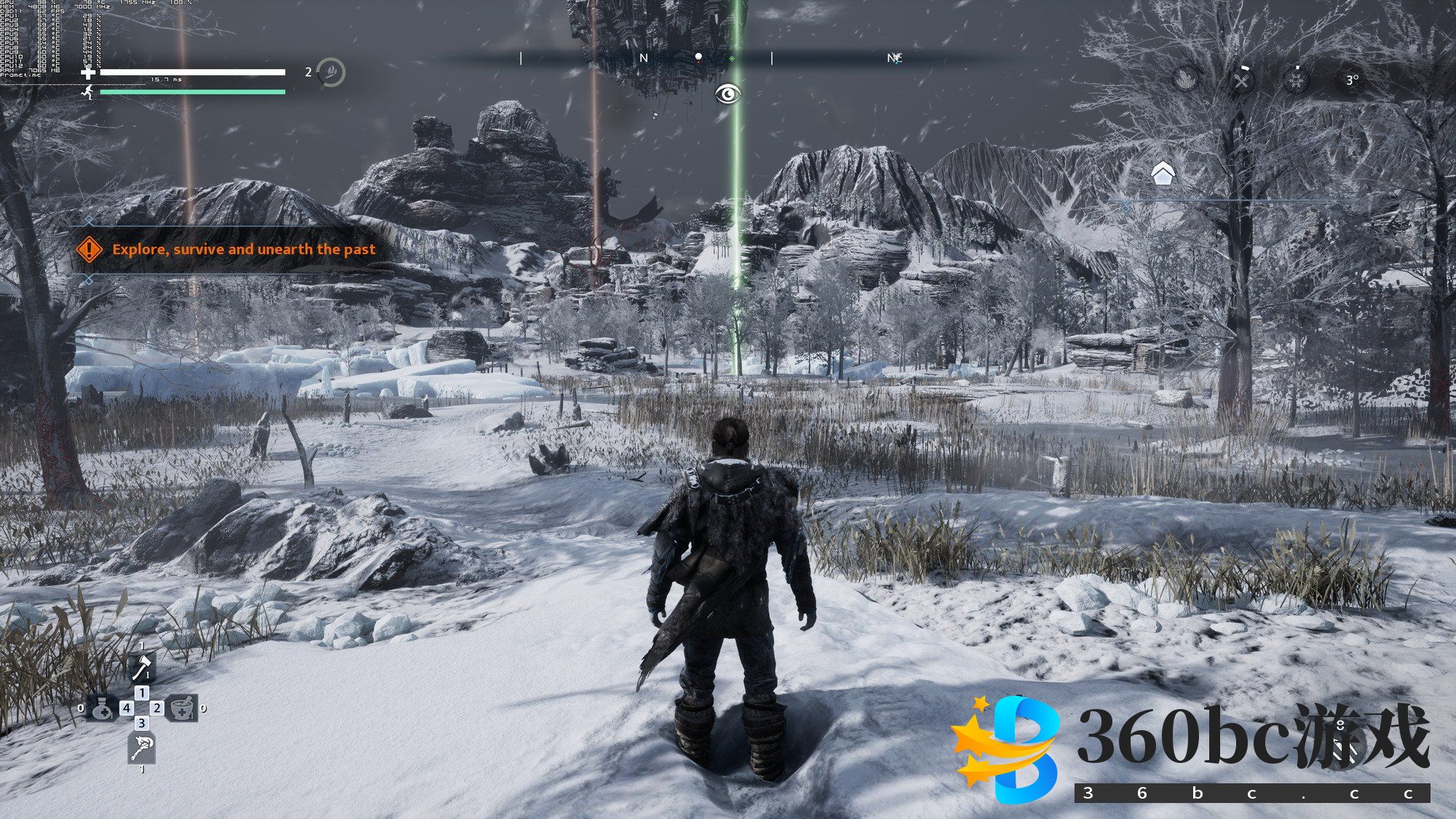Click the flame charge icon beside health bar
The image size is (1456, 819).
331,72
